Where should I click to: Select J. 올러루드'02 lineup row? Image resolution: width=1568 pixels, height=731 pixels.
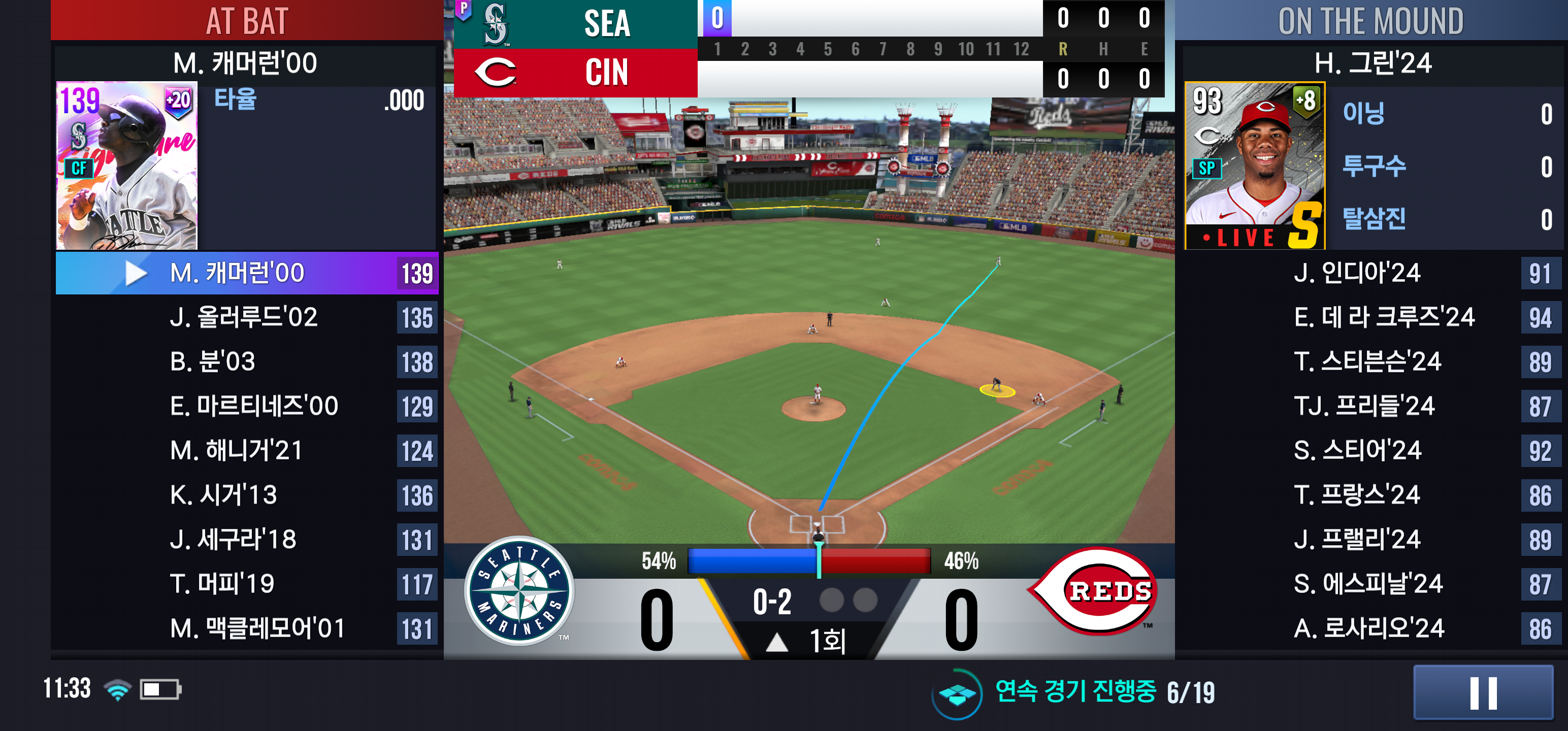(246, 318)
